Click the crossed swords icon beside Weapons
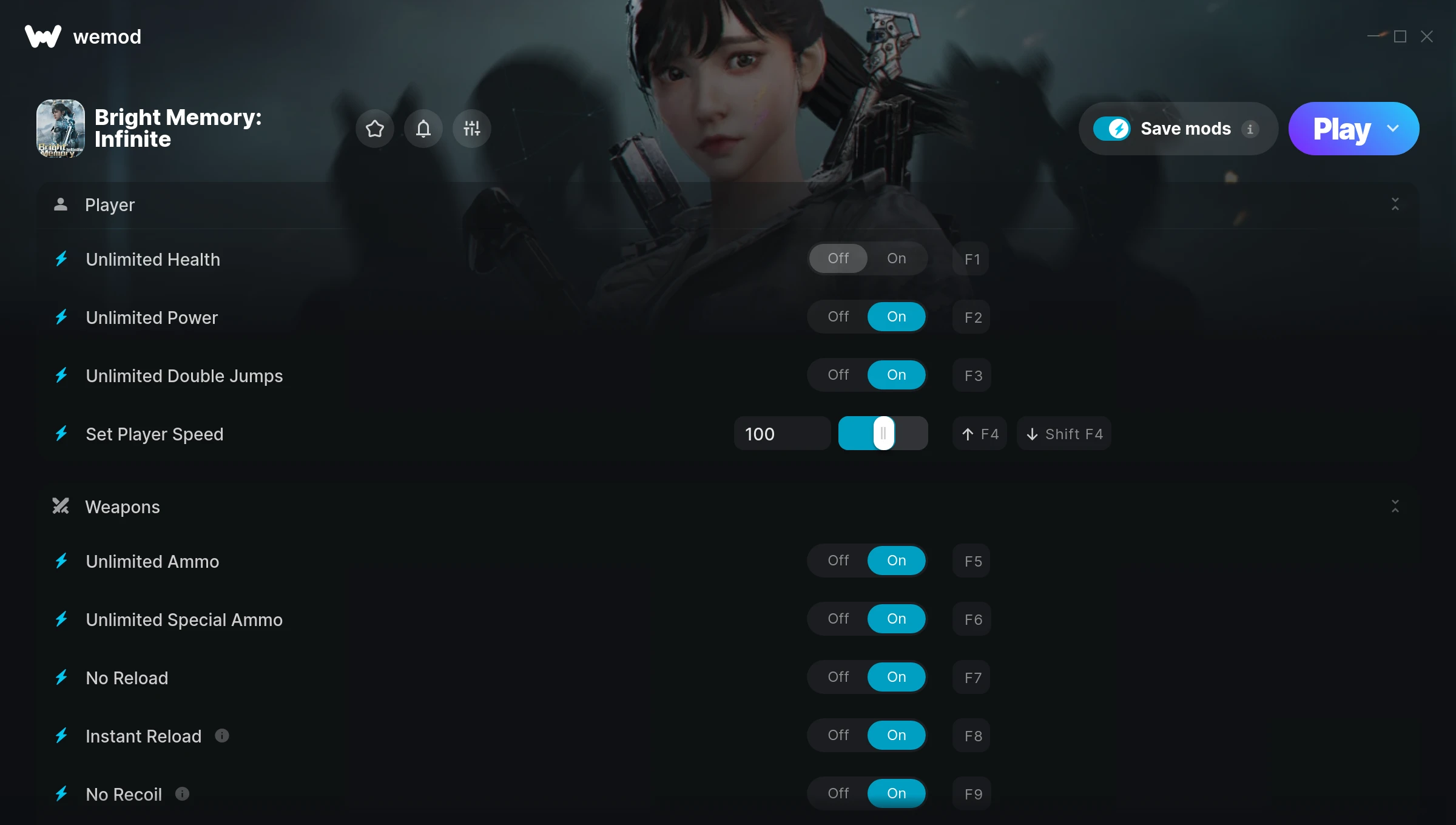The image size is (1456, 825). (x=61, y=507)
